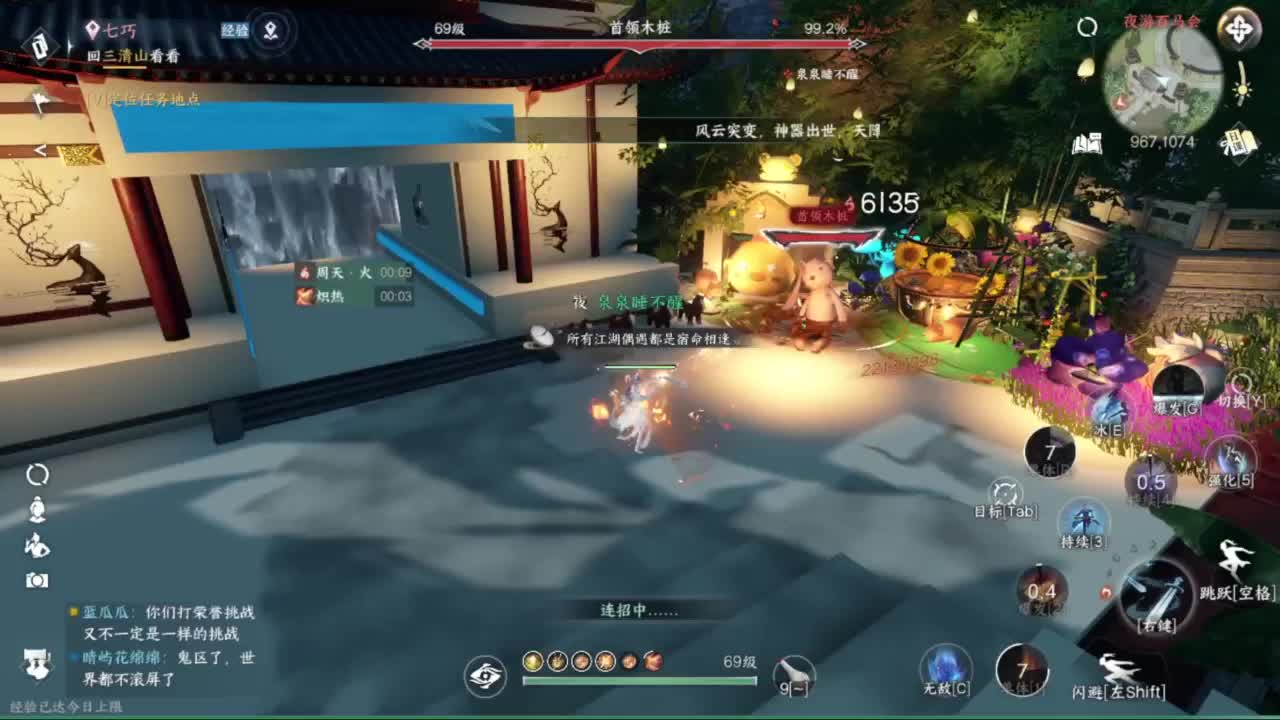Viewport: 1280px width, 720px height.
Task: Select the camera screenshot icon on left sidebar
Action: pos(37,578)
